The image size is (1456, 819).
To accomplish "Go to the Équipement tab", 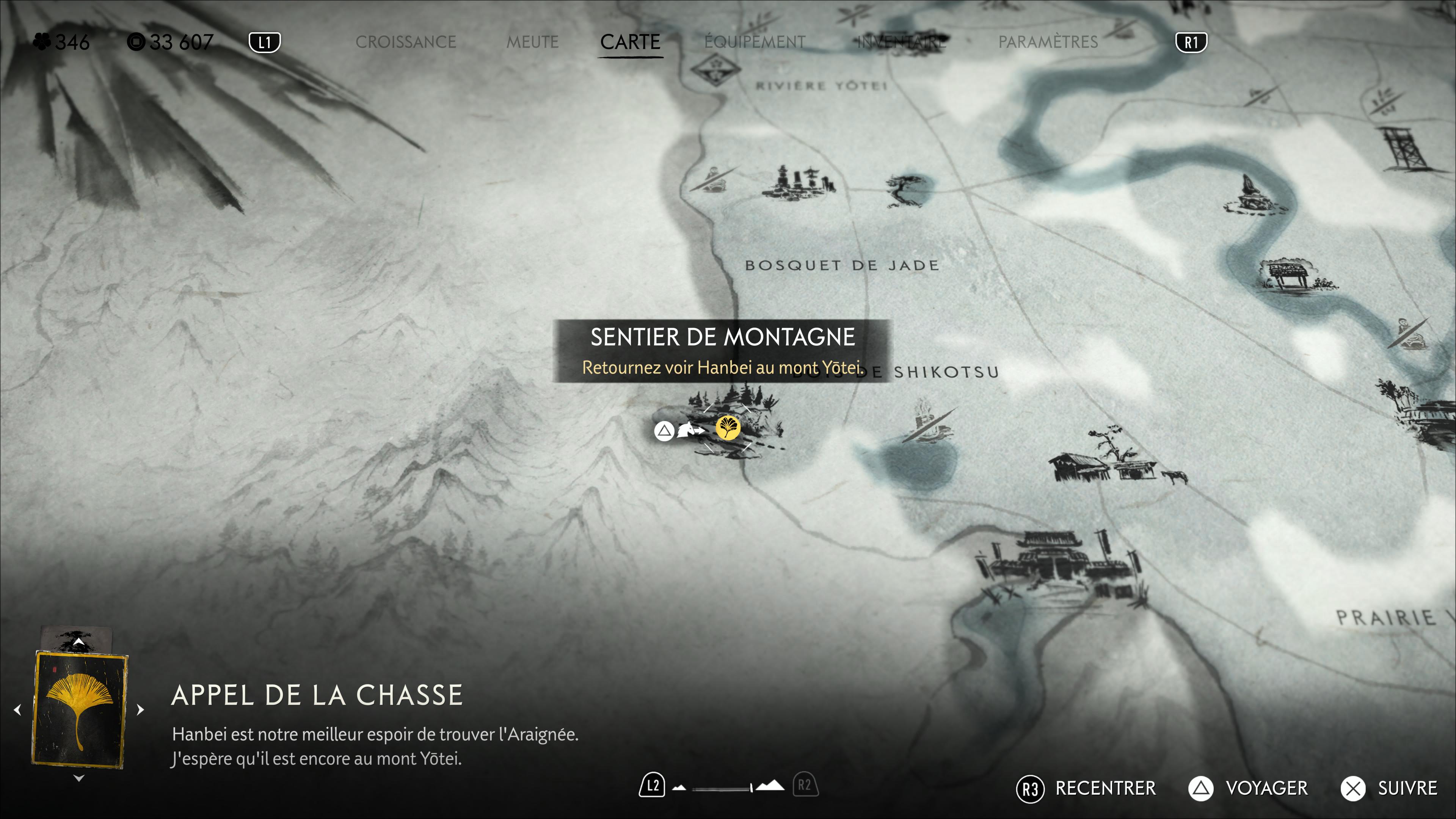I will tap(755, 42).
